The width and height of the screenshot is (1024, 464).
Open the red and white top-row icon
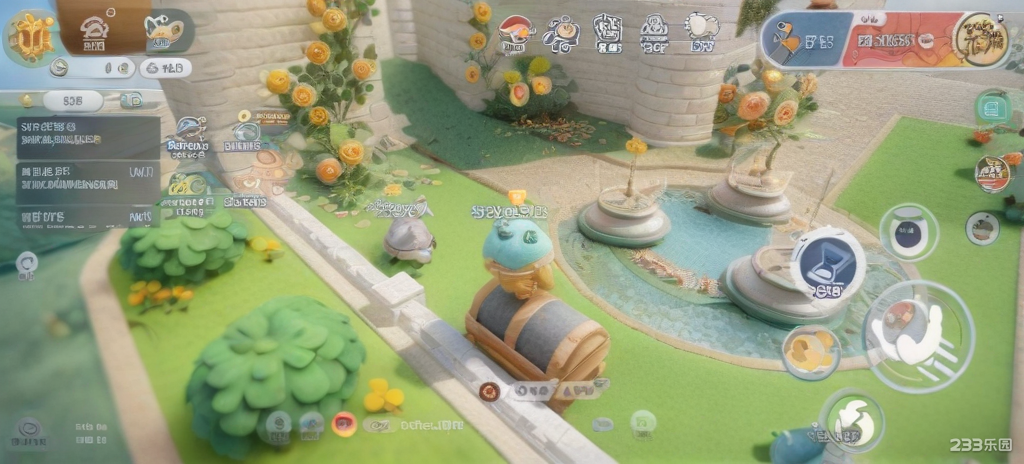(515, 34)
